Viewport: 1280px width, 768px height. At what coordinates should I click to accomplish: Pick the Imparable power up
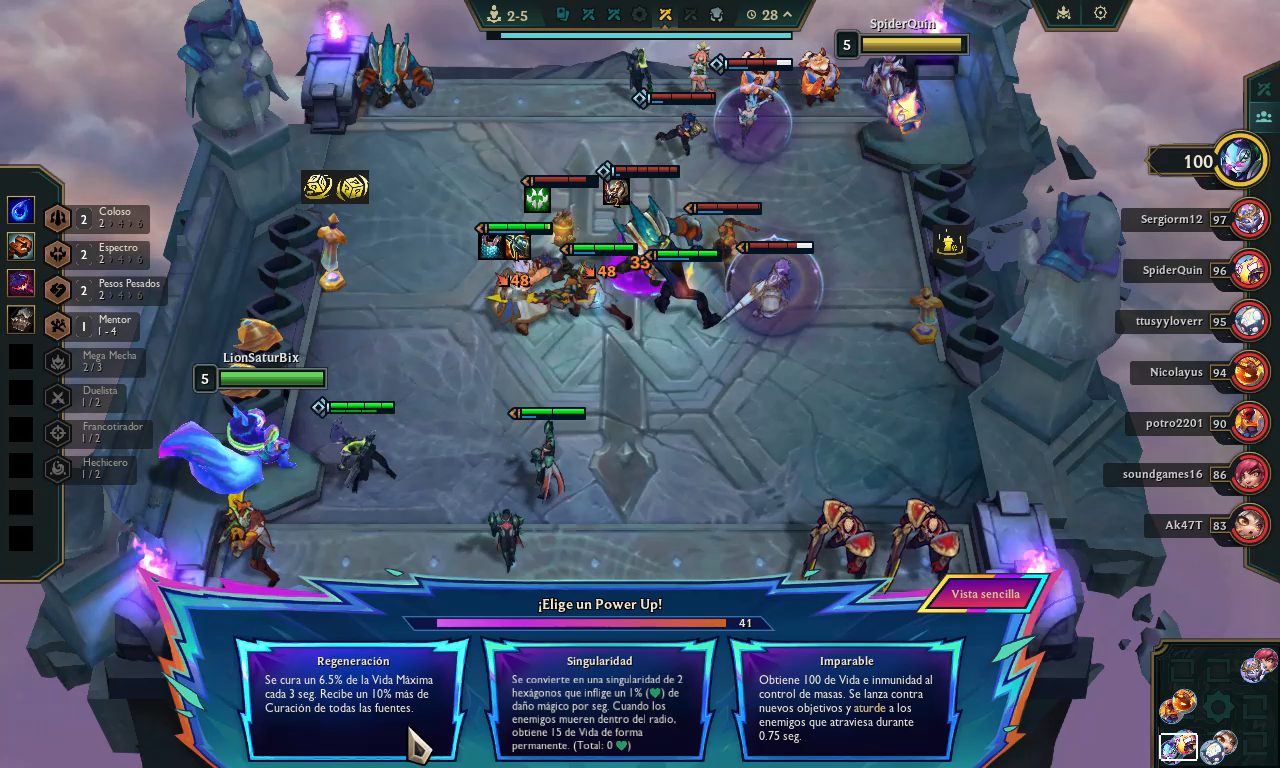846,698
